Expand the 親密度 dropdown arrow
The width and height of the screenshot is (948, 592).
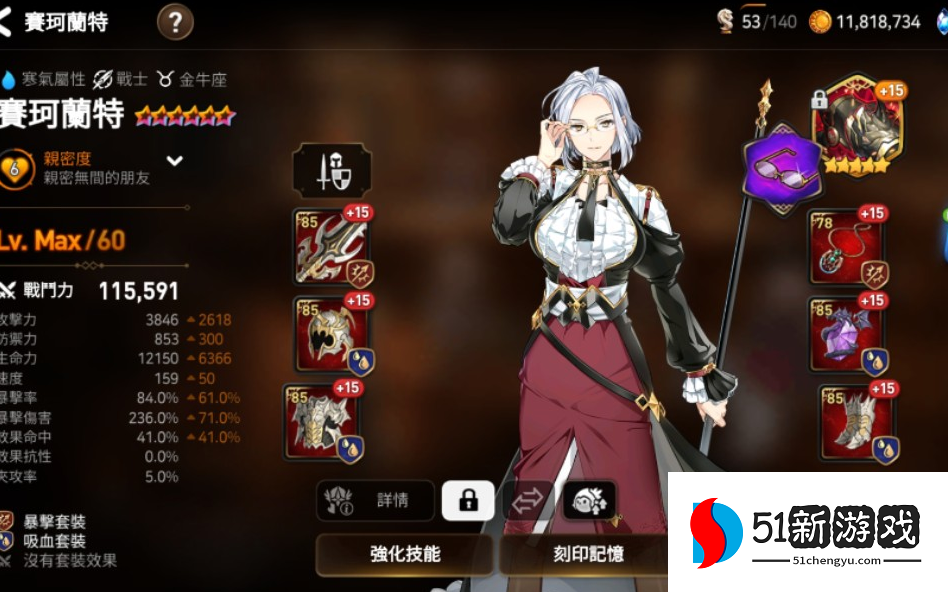pyautogui.click(x=175, y=160)
